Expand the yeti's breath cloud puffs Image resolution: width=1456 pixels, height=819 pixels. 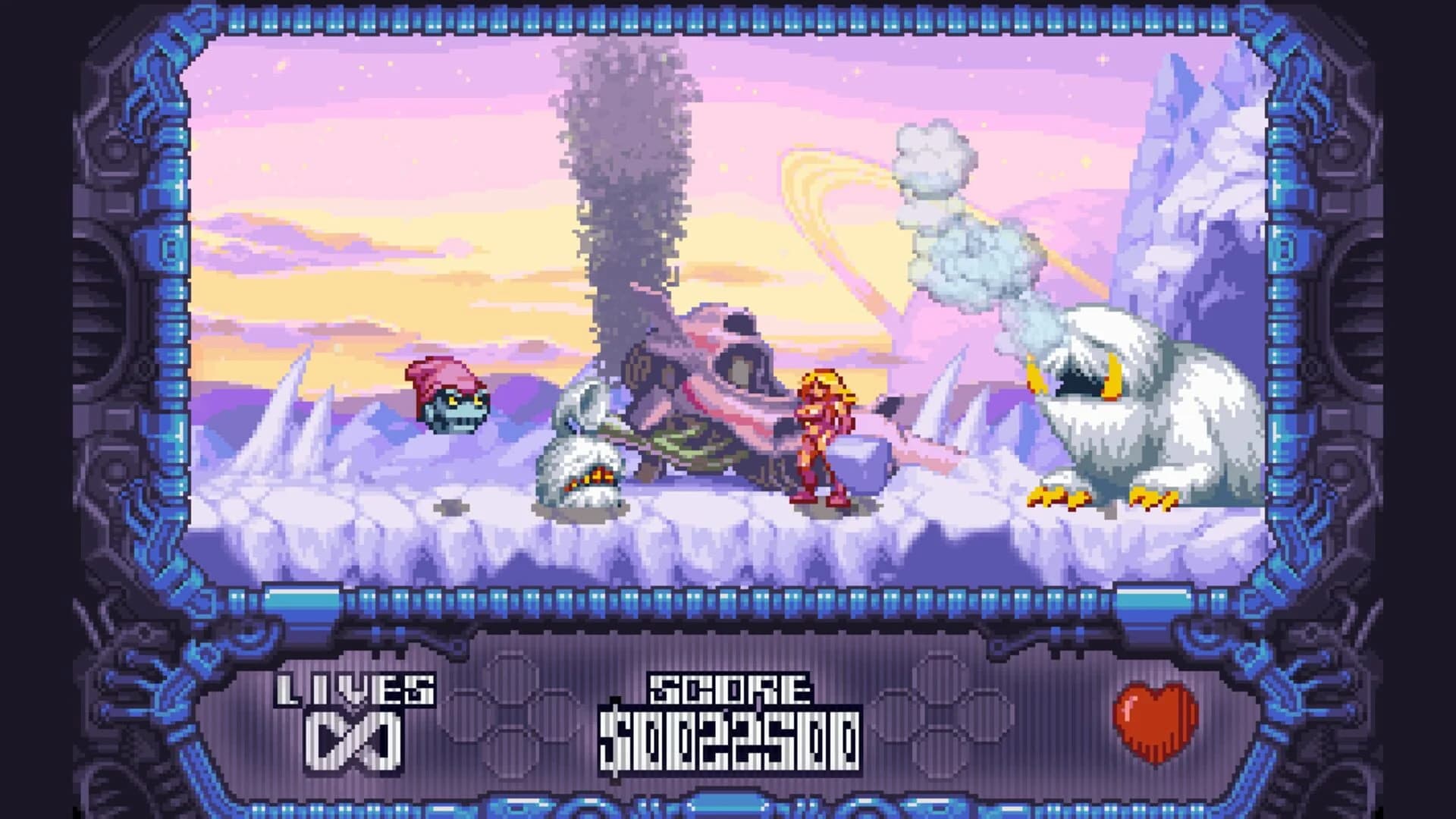point(963,212)
